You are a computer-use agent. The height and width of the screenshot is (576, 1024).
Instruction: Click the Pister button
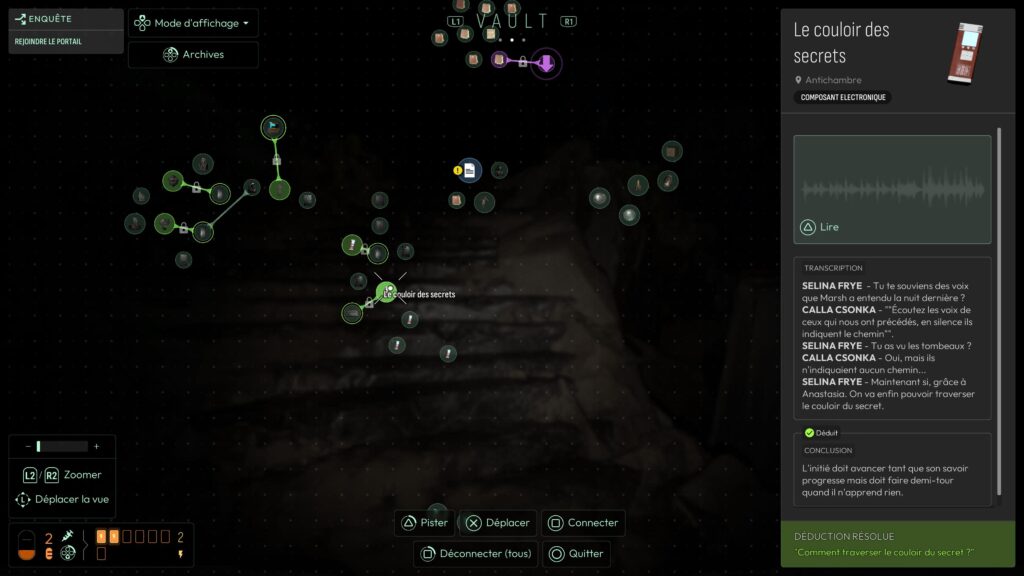tap(426, 523)
